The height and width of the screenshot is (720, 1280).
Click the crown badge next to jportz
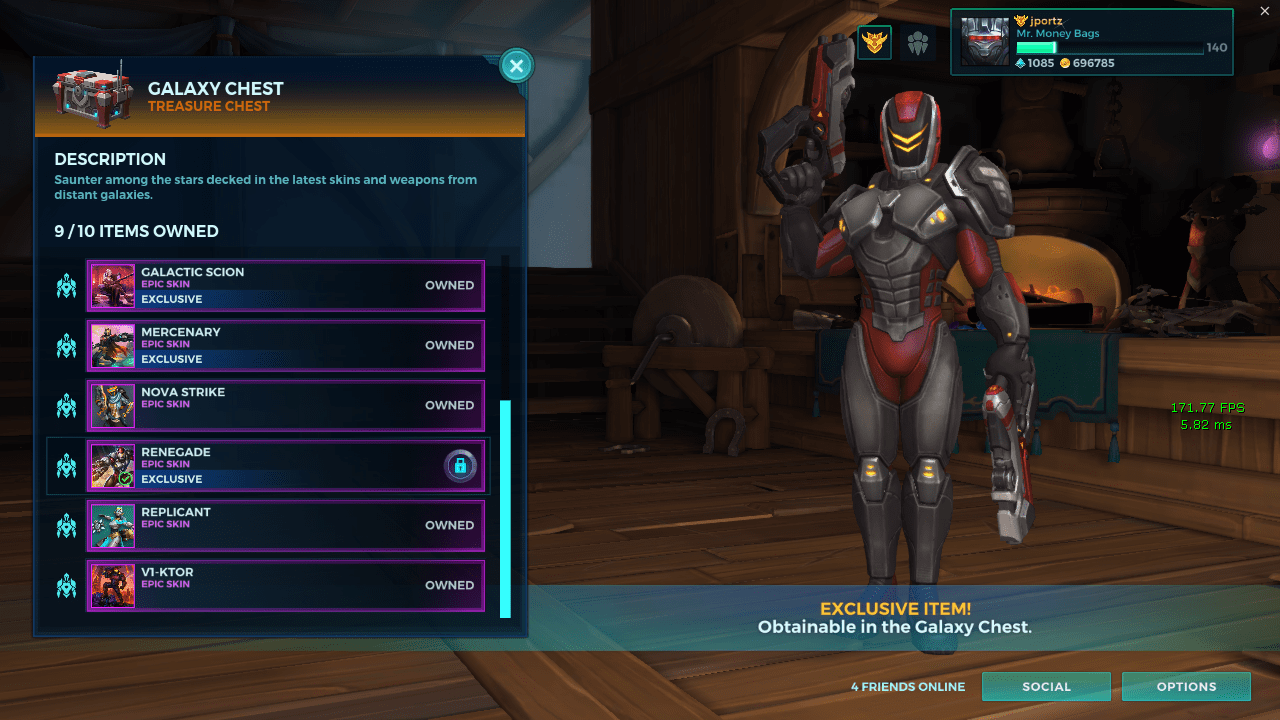(1019, 21)
